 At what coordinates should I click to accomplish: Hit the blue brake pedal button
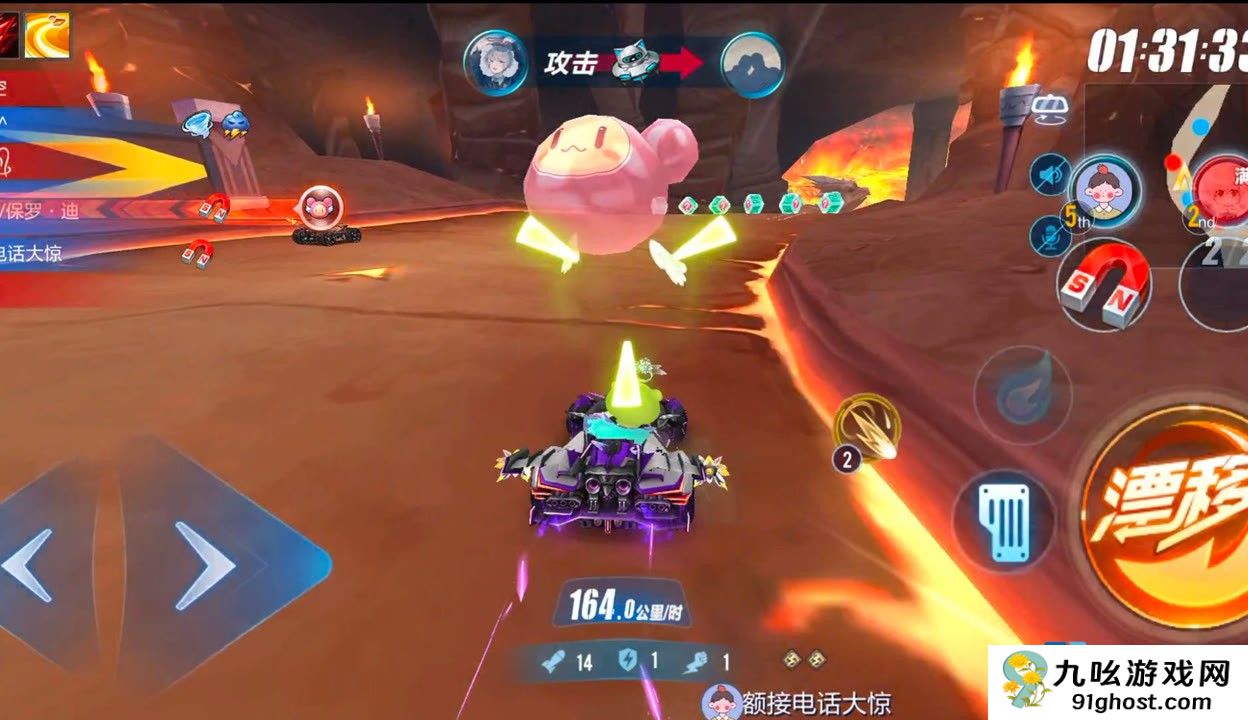pos(1003,521)
